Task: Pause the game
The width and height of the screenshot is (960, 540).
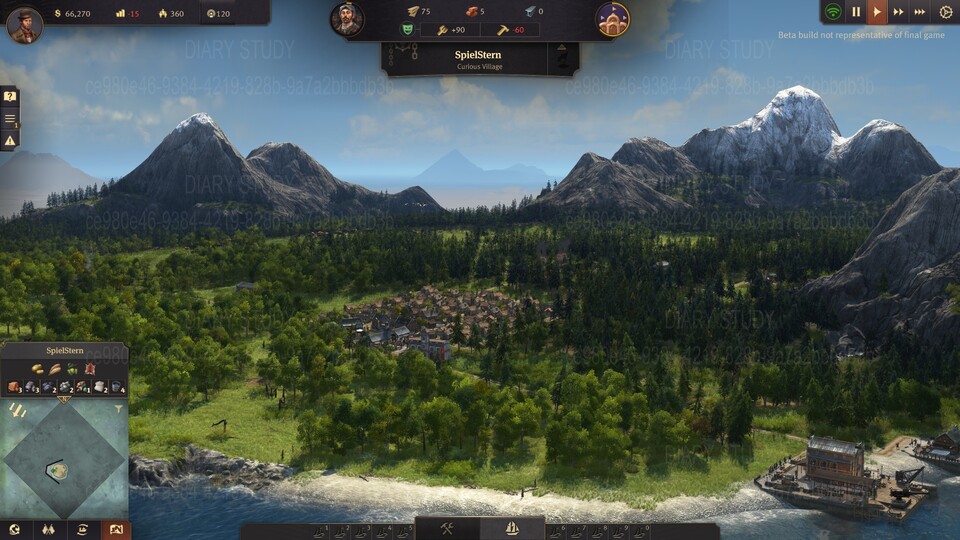Action: [856, 12]
